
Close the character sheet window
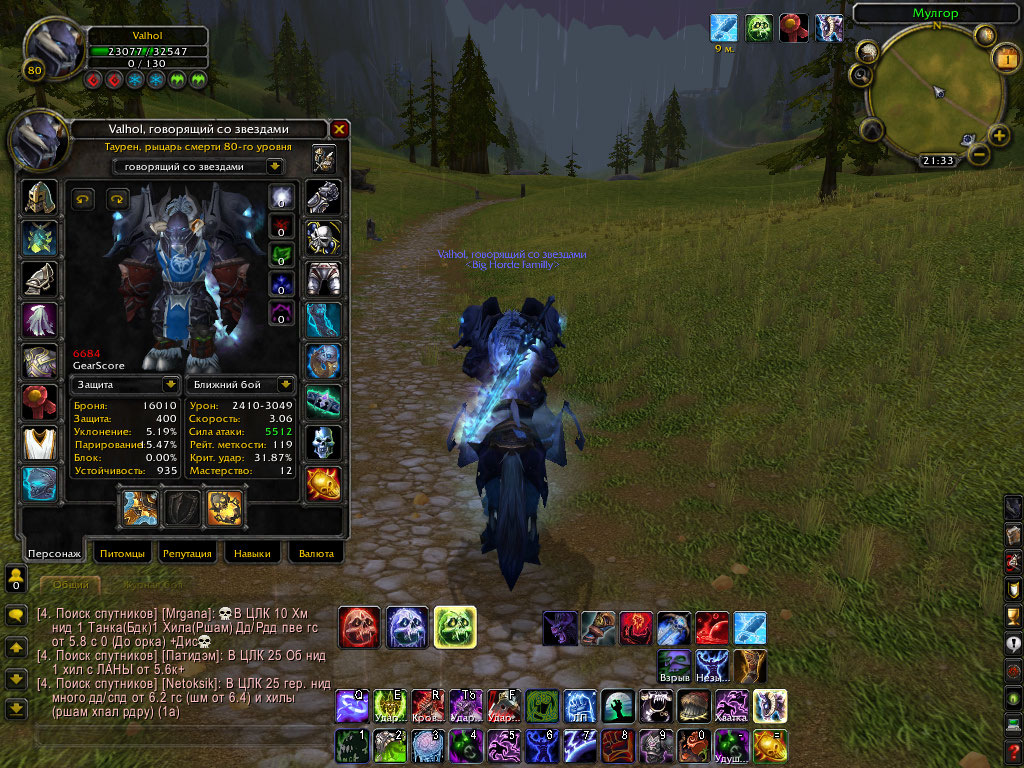[340, 129]
